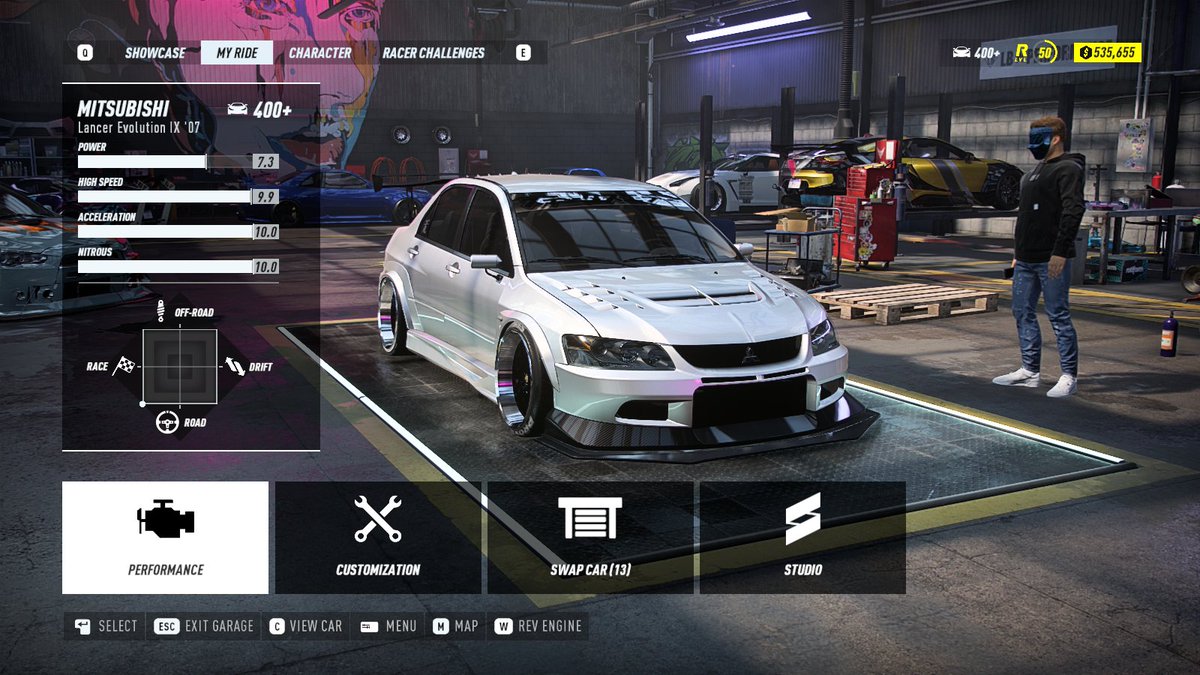
Task: Open the Menu option in footer
Action: tap(388, 626)
